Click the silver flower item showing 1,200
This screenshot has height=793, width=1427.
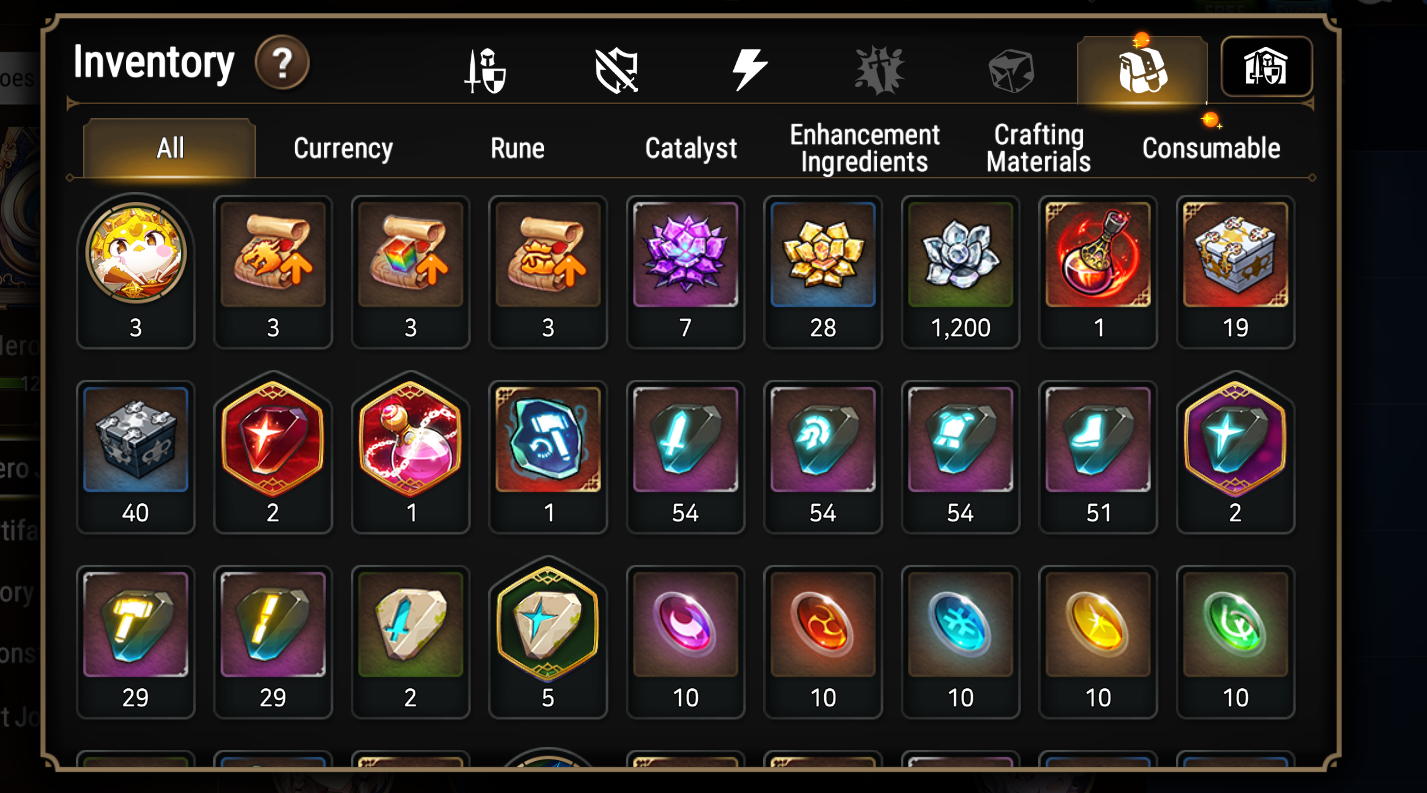coord(960,253)
